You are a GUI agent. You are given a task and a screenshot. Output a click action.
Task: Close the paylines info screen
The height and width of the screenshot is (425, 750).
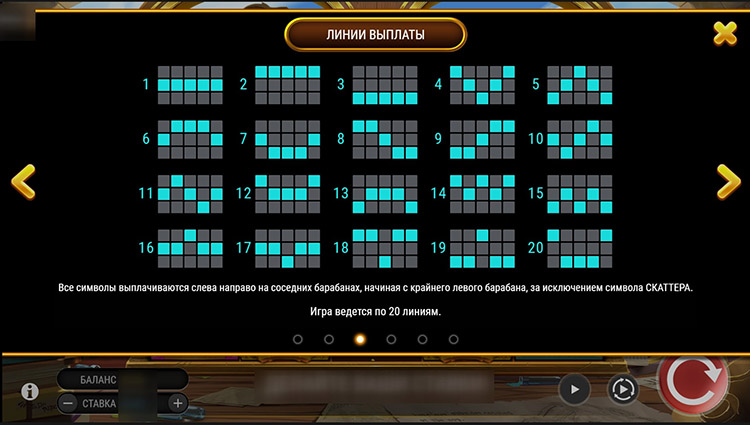[724, 34]
